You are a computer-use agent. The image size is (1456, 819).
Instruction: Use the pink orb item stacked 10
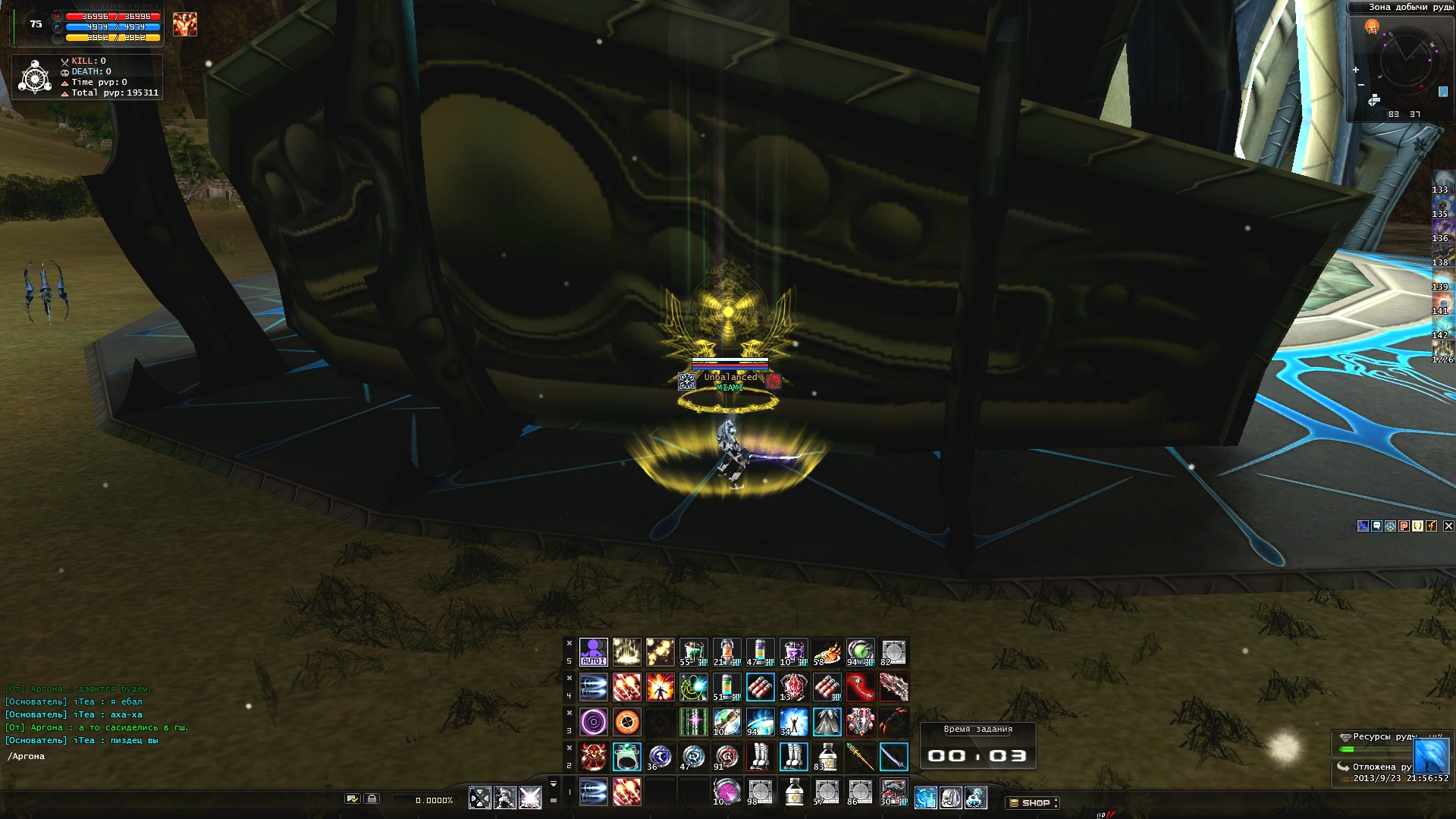pos(726,792)
